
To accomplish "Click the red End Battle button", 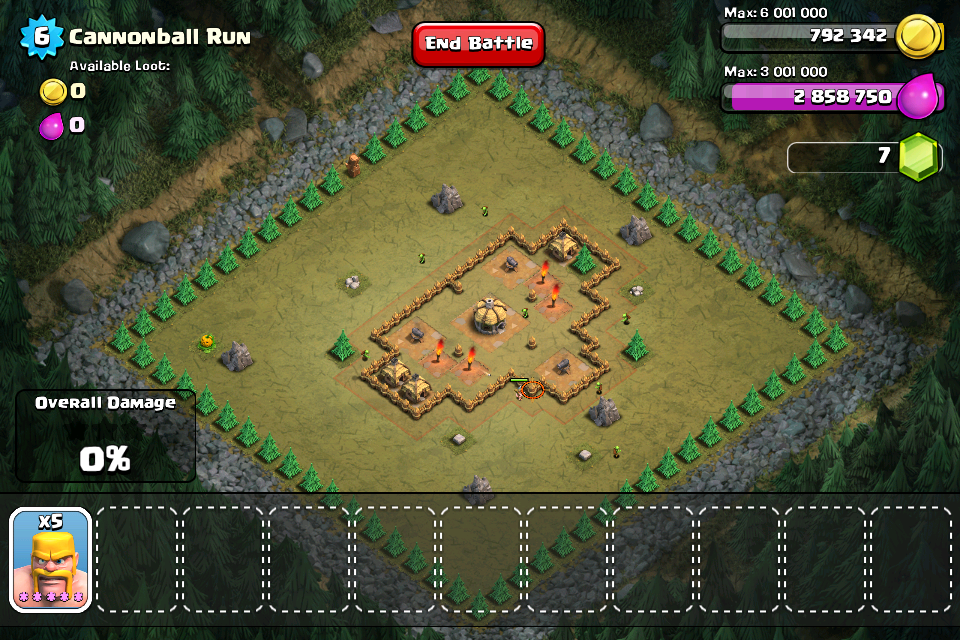I will click(478, 44).
